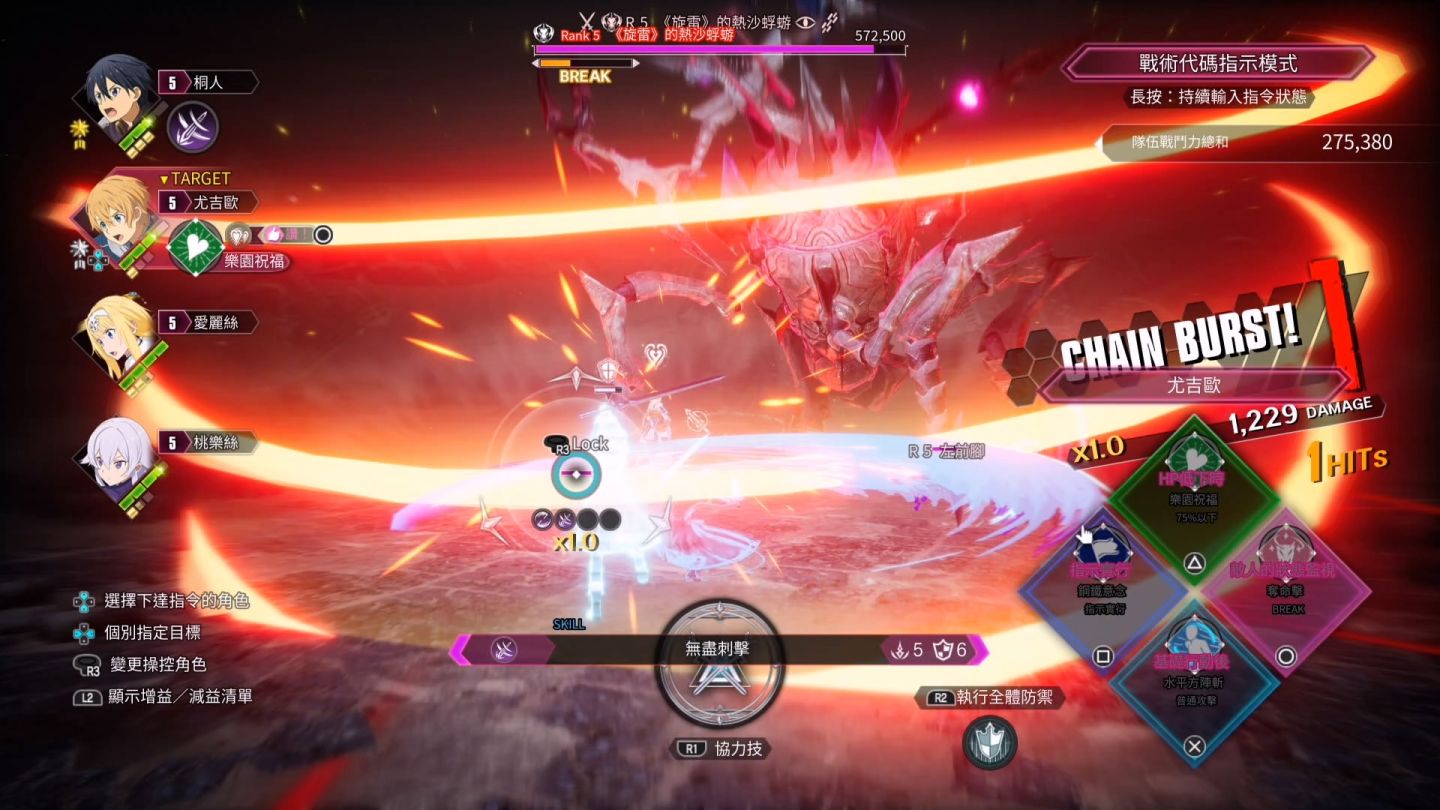The width and height of the screenshot is (1440, 810).
Task: Choose Alice (愛麗絲) party portrait
Action: [x=117, y=340]
